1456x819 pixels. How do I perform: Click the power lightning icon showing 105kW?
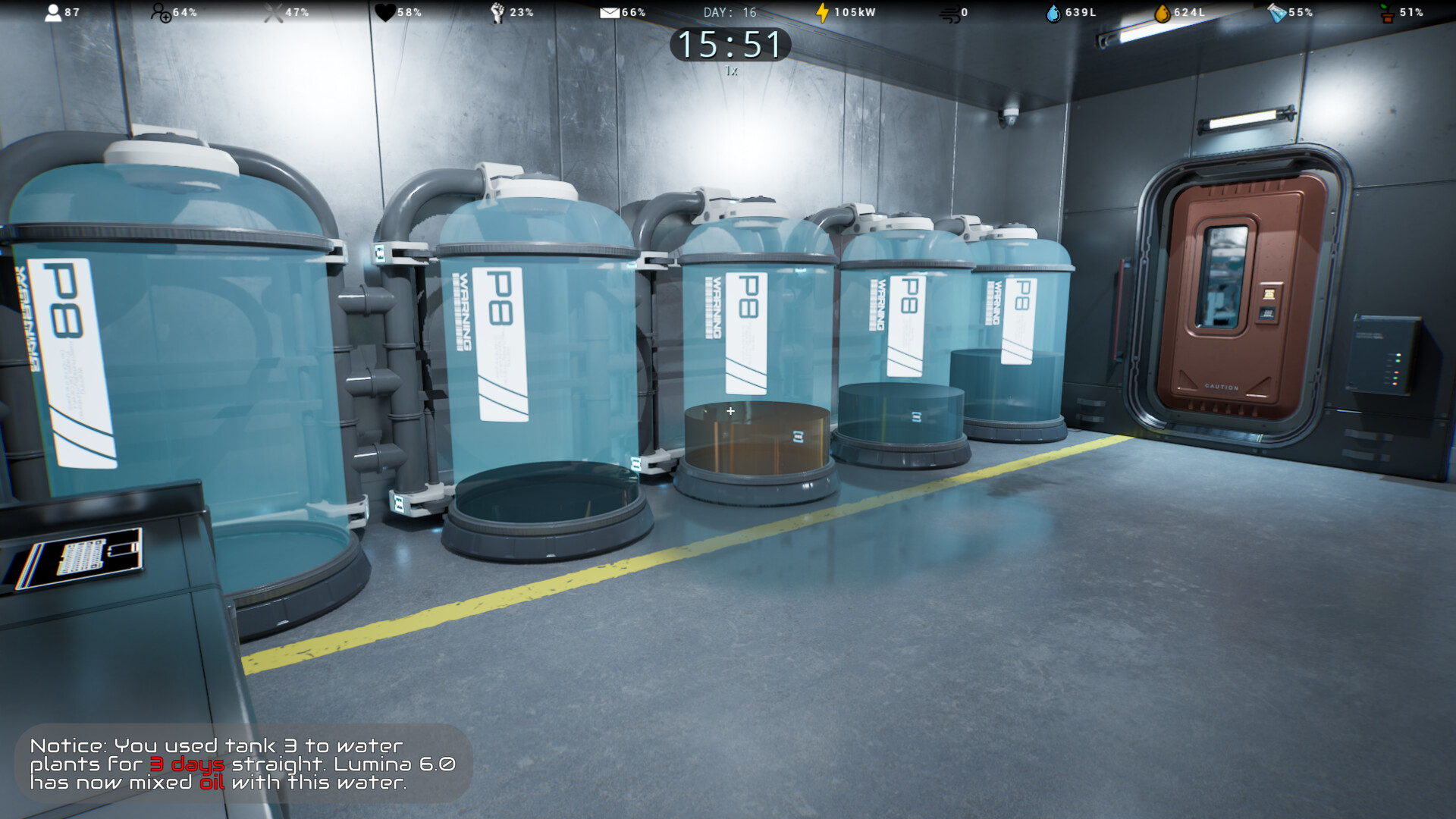[x=823, y=11]
